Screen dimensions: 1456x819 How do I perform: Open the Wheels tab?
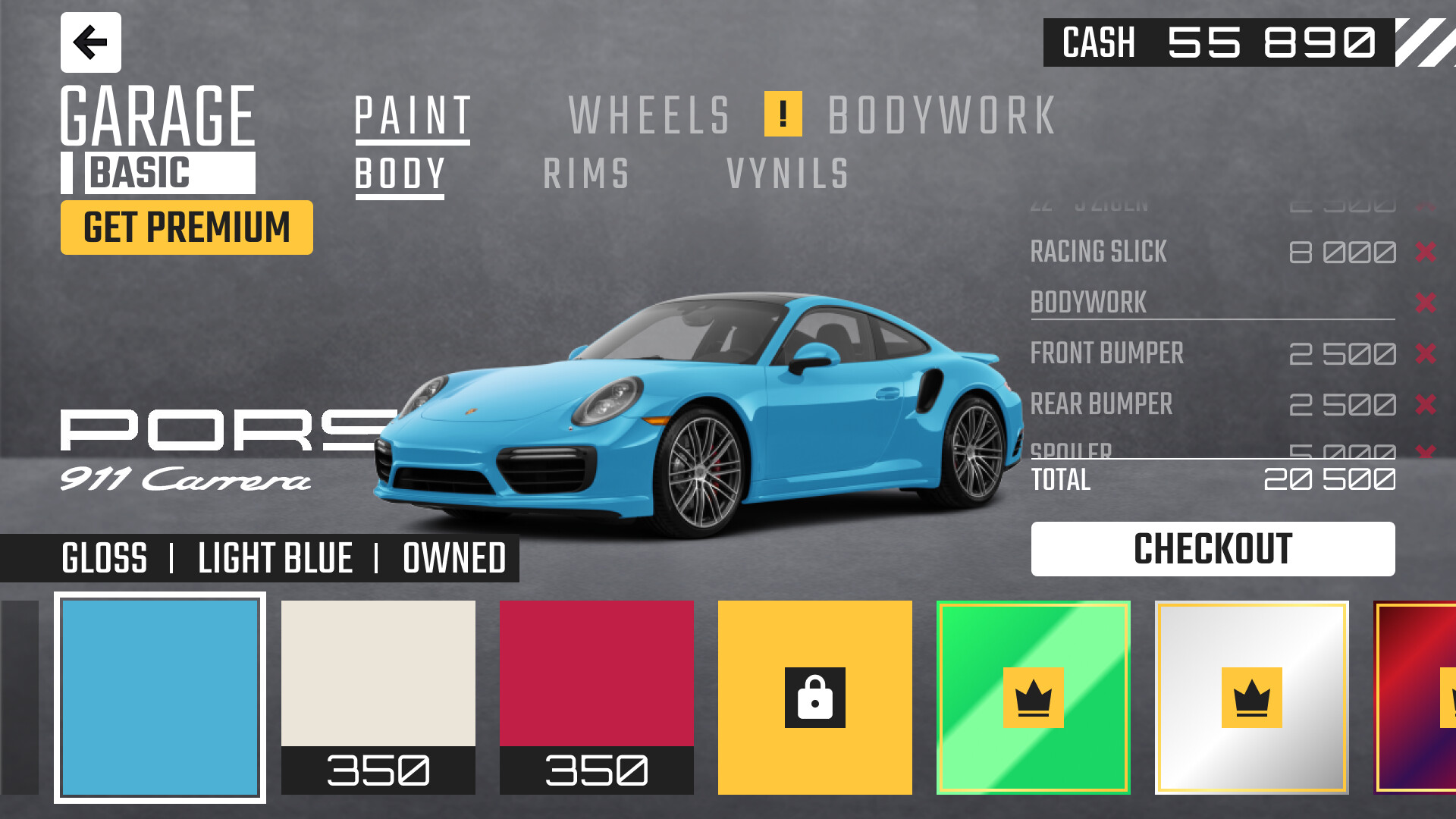click(649, 116)
